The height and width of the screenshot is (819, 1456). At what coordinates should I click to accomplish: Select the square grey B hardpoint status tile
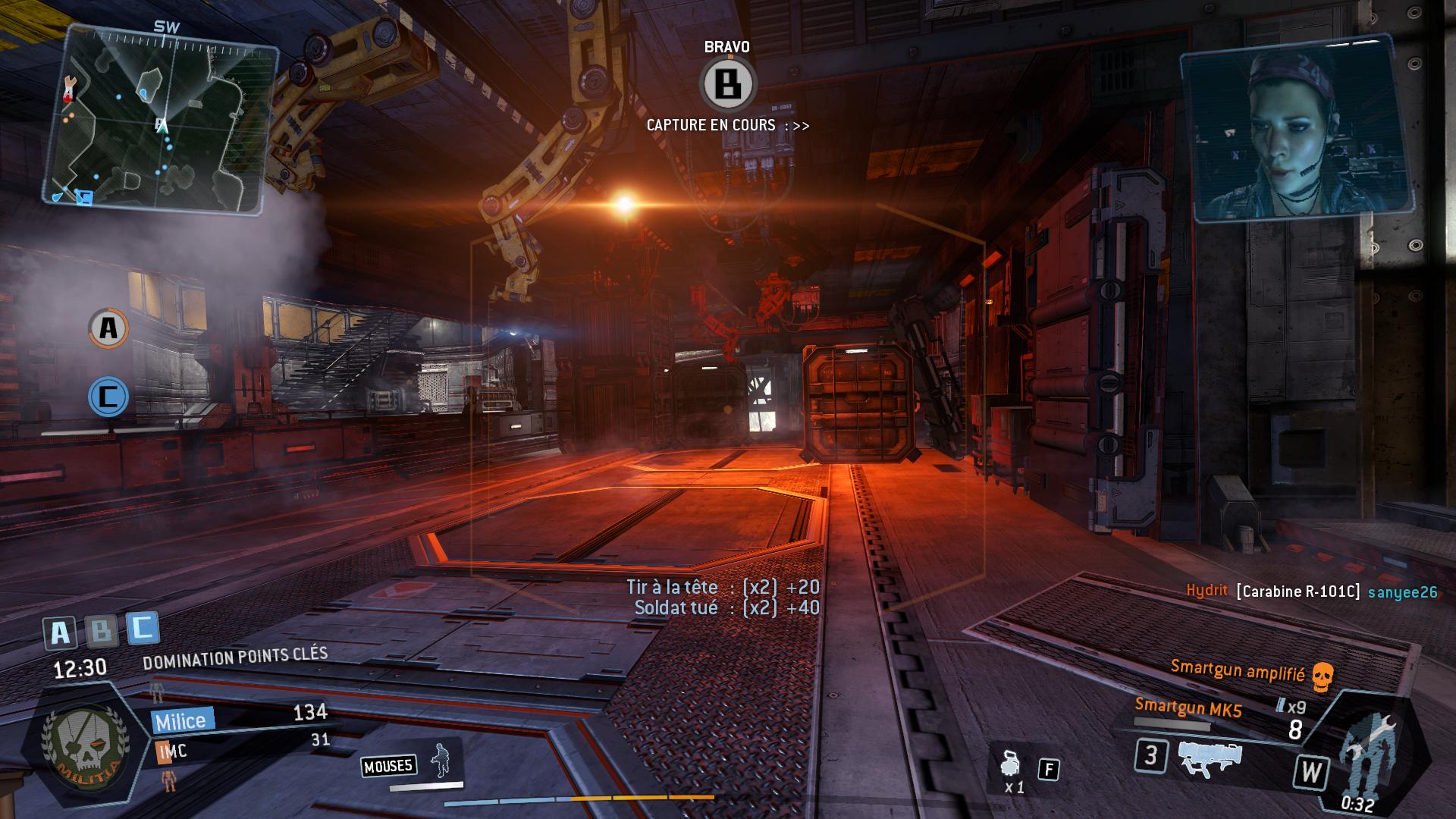[x=101, y=629]
